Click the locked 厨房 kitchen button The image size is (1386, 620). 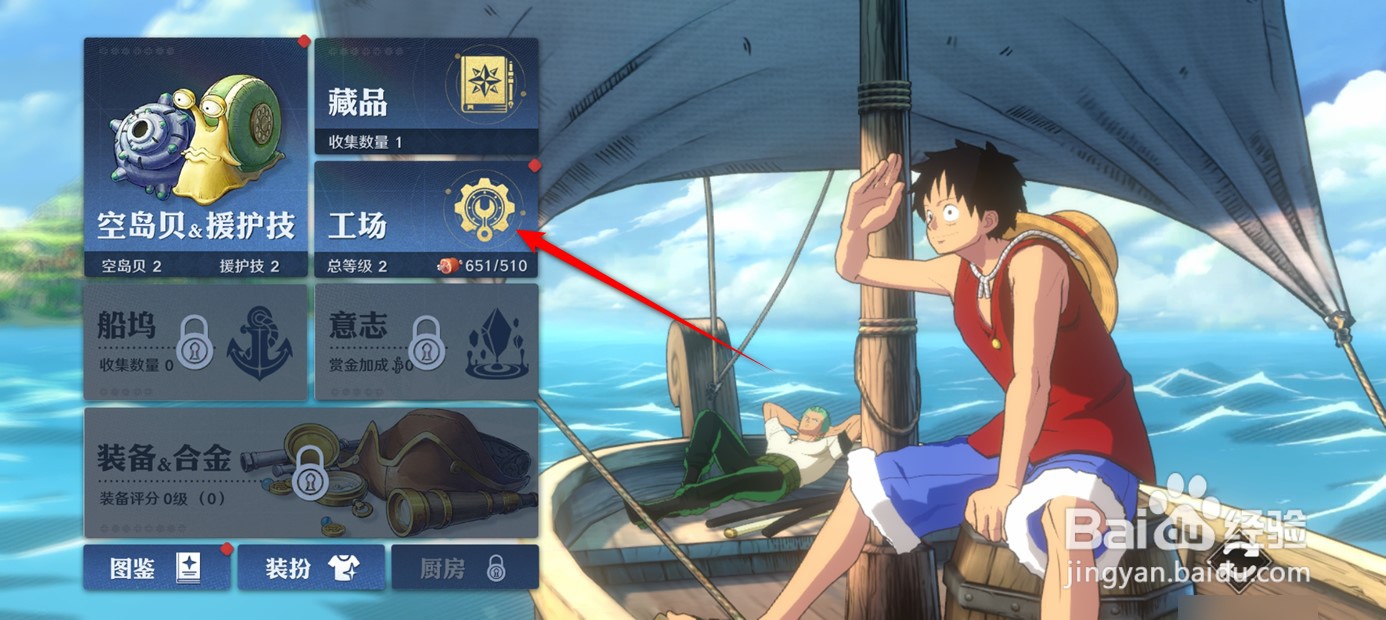coord(464,567)
